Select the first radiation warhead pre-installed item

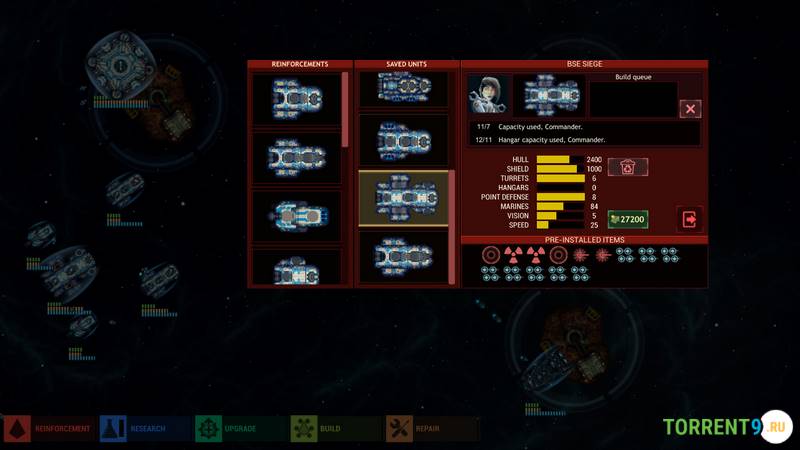[512, 254]
